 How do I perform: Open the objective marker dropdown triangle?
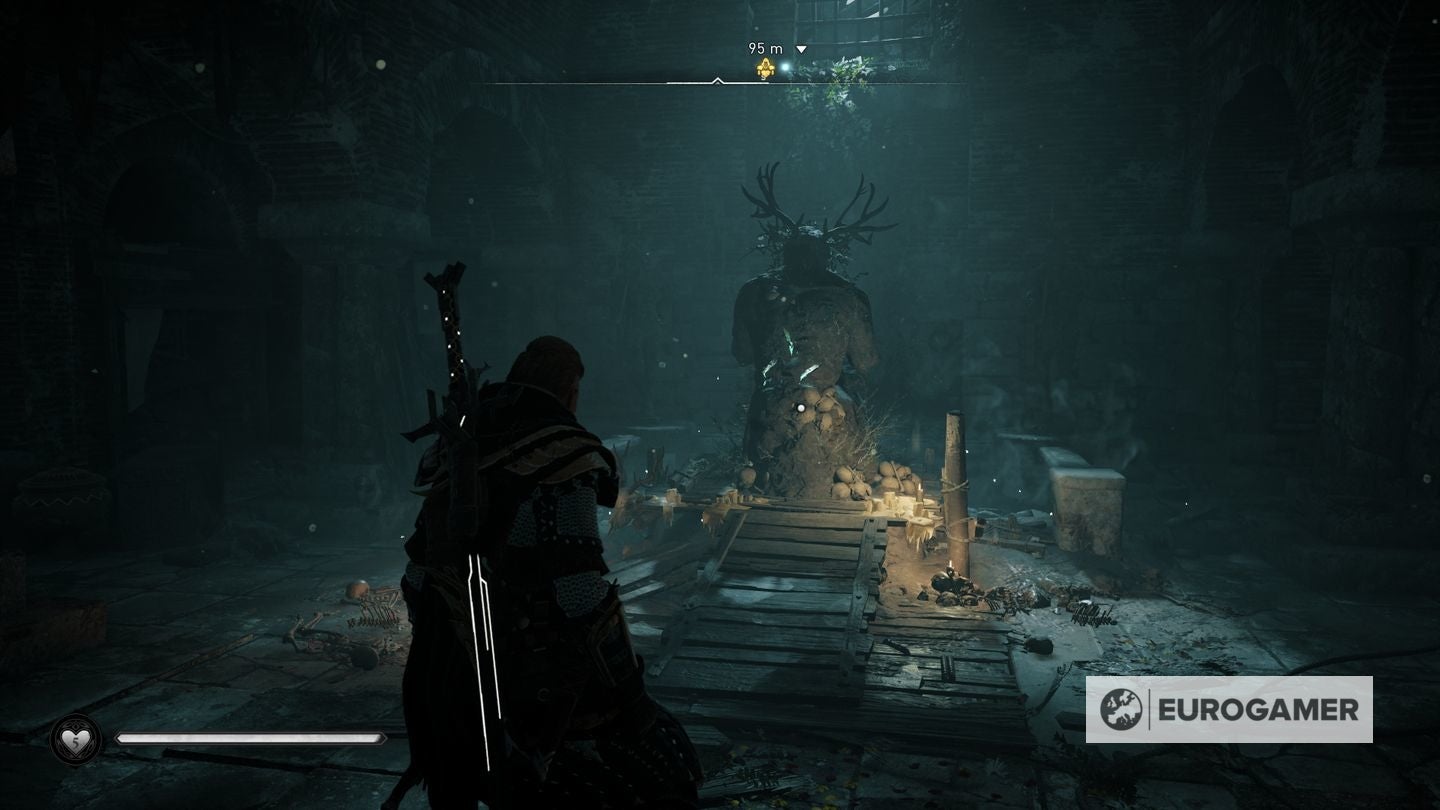(x=800, y=48)
